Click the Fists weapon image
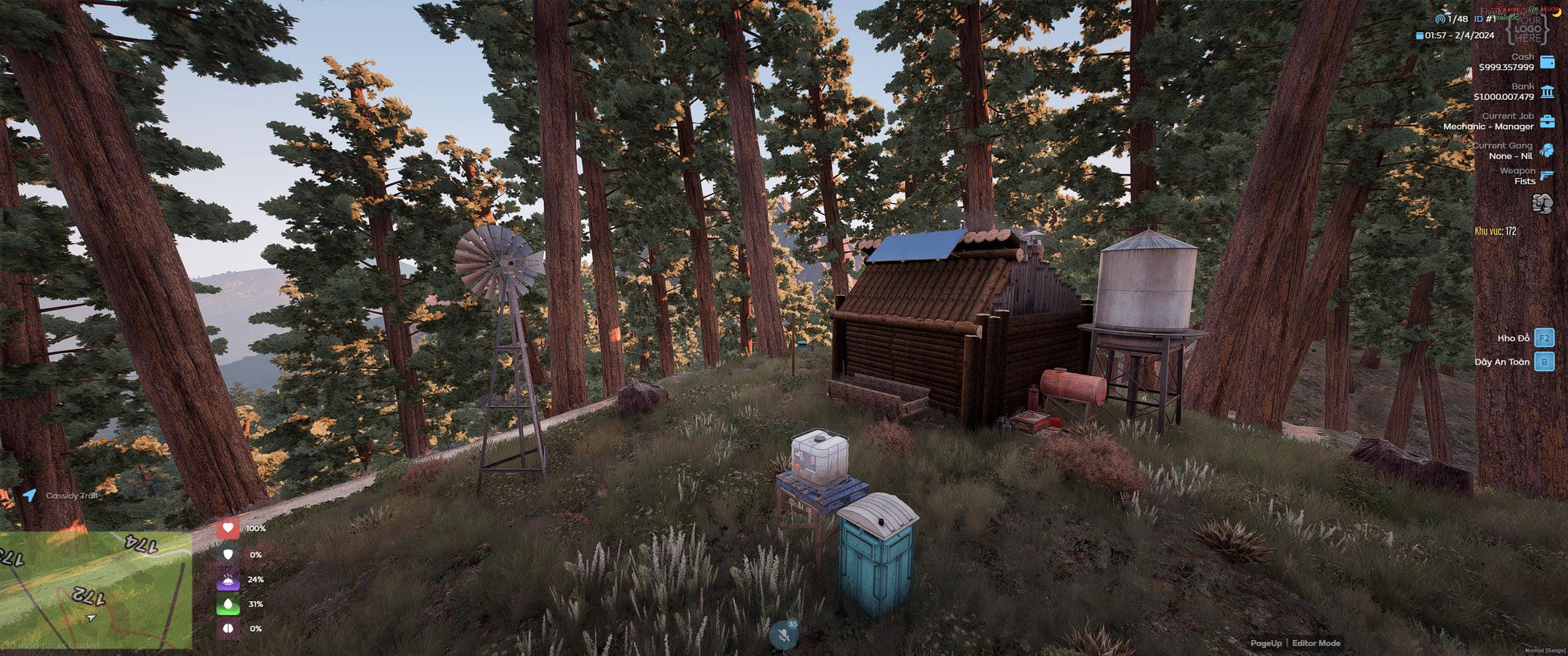 click(x=1542, y=203)
